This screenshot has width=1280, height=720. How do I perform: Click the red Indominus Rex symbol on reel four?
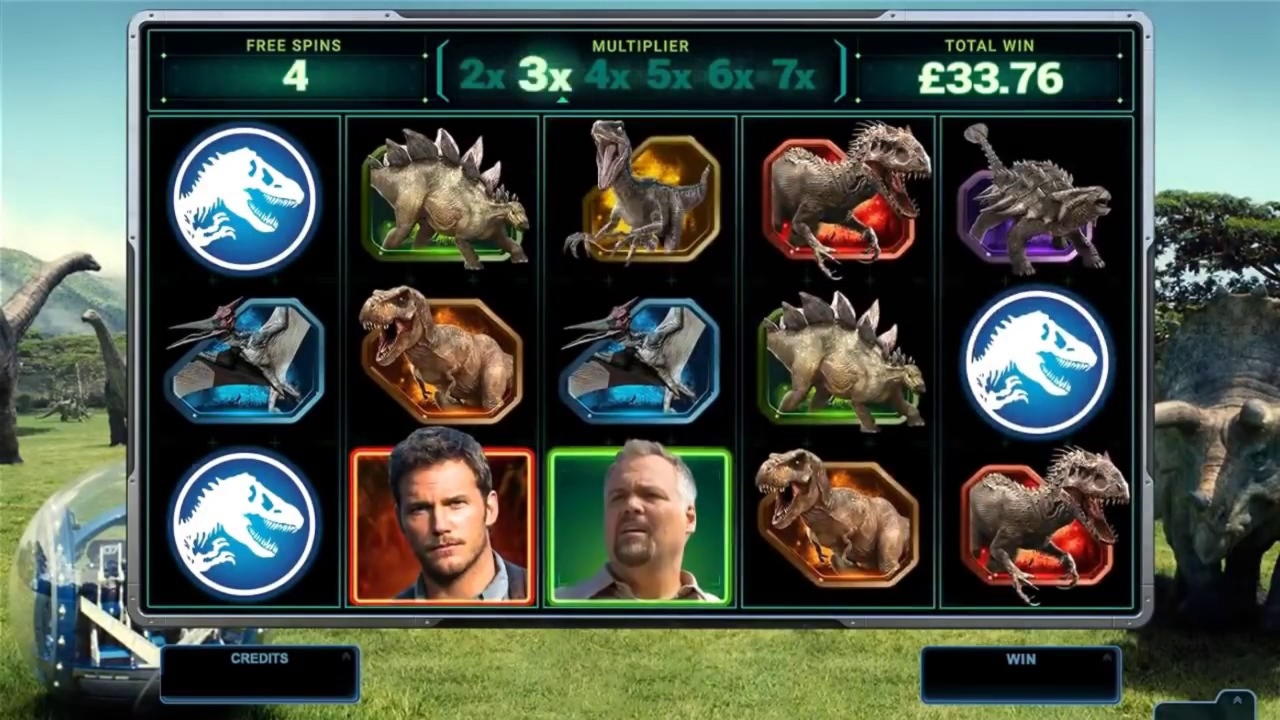(x=840, y=197)
